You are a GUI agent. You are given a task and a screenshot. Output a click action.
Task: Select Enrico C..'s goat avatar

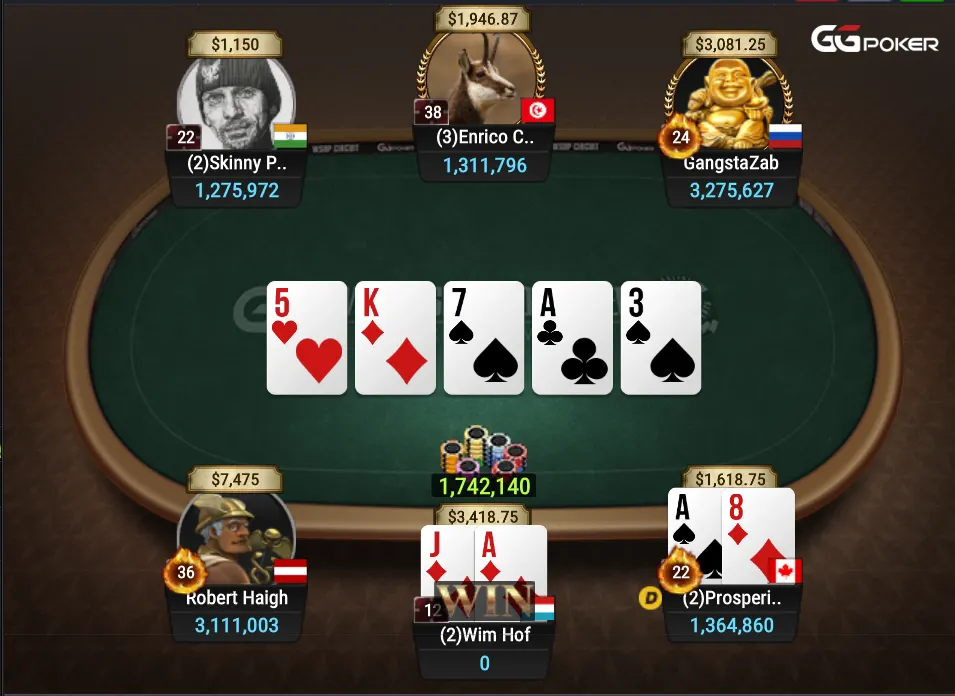[483, 82]
